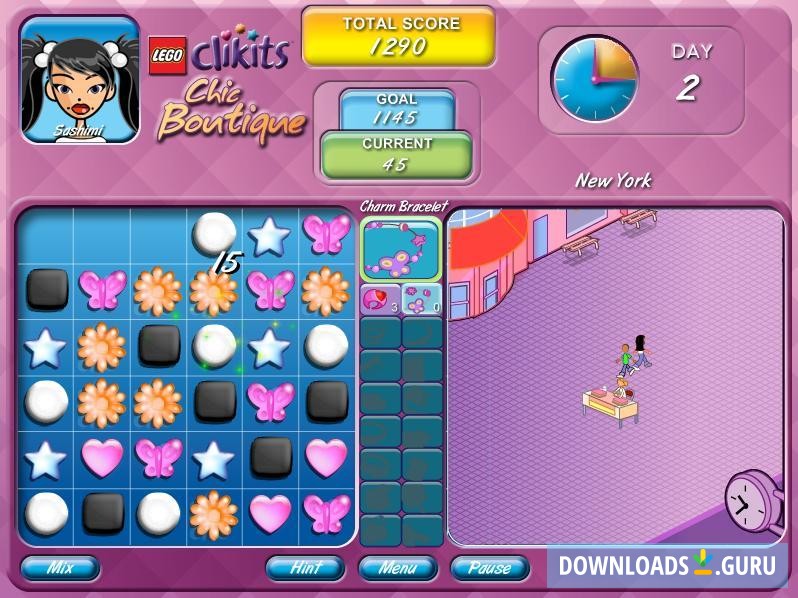The image size is (798, 598).
Task: Pick the star tile in the top row
Action: tap(270, 234)
